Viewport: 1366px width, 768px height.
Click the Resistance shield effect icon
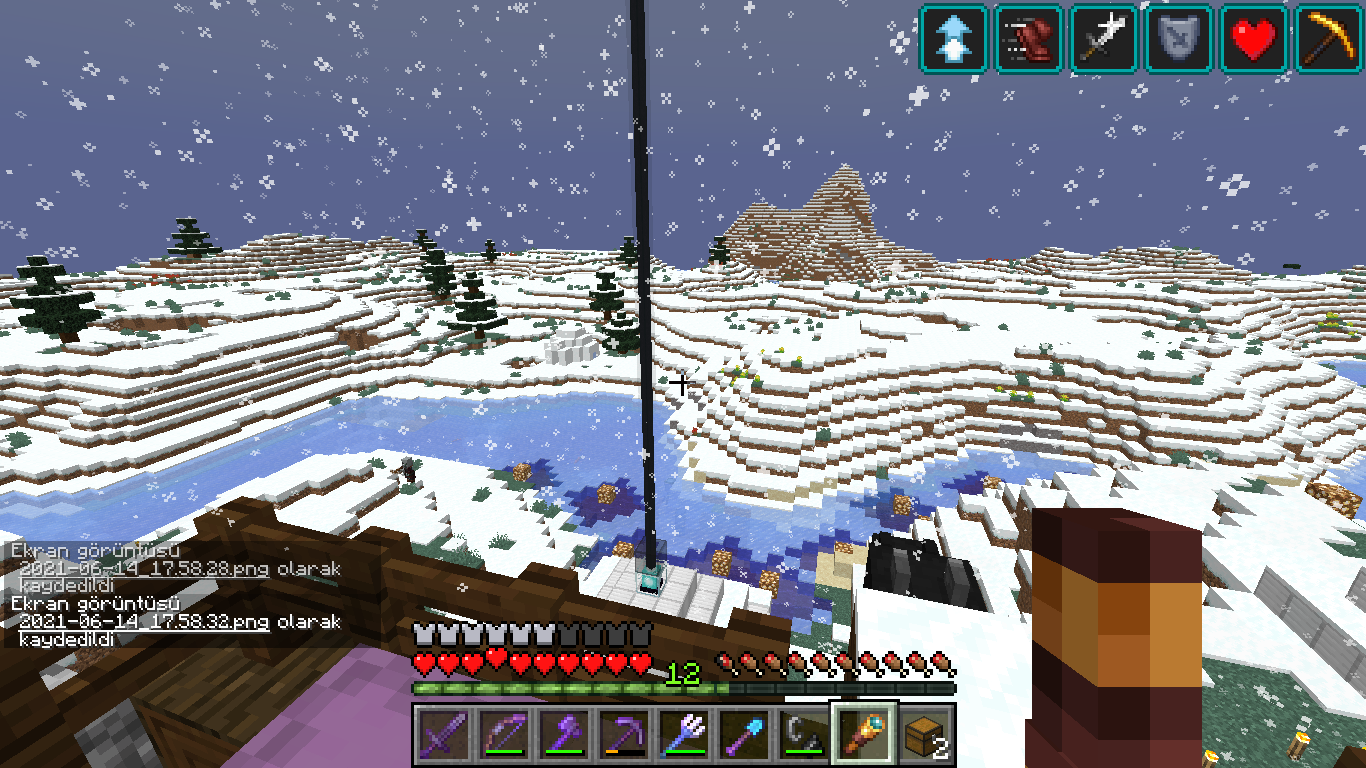pos(1180,39)
